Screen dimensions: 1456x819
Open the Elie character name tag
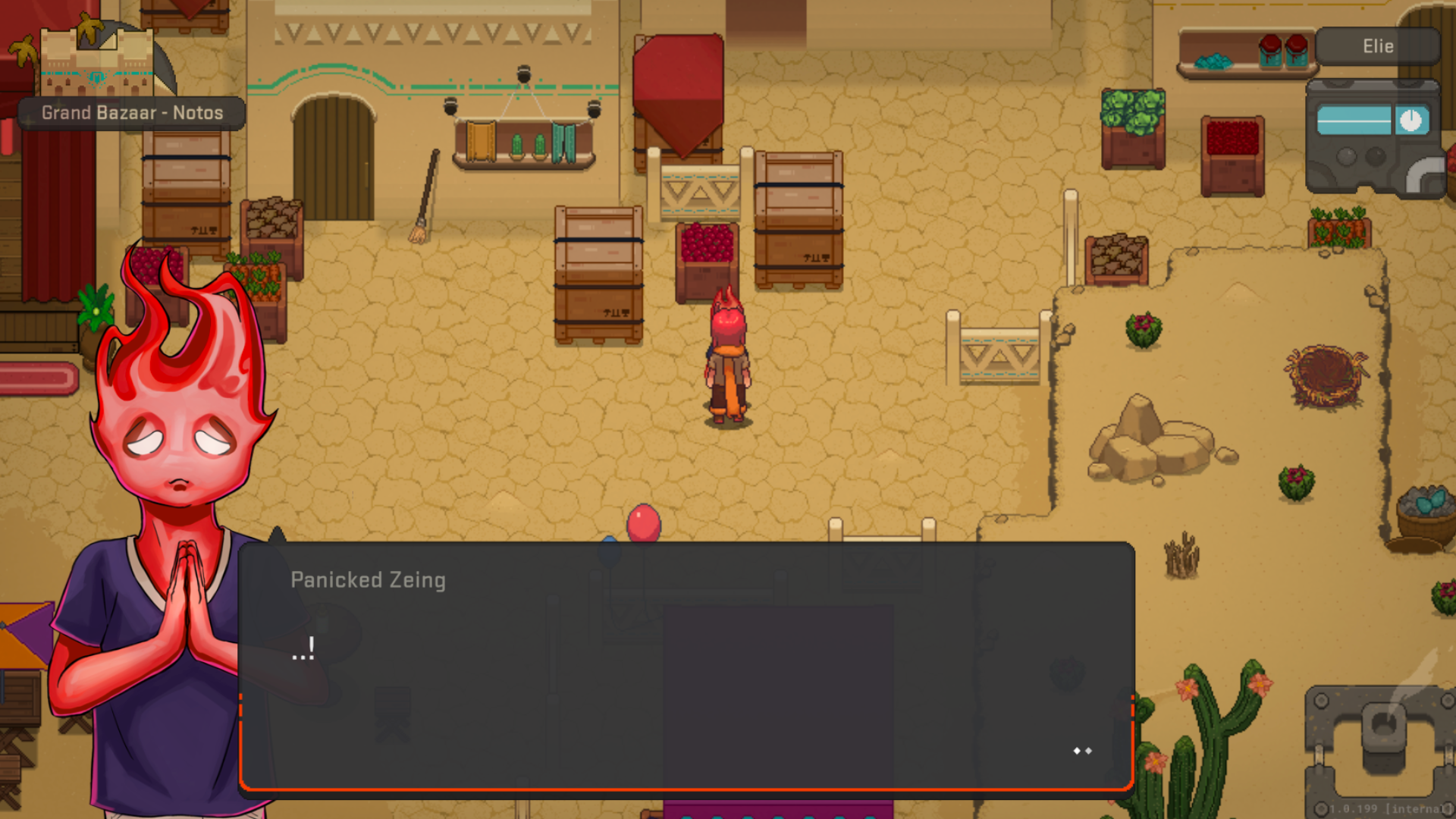pos(1377,46)
